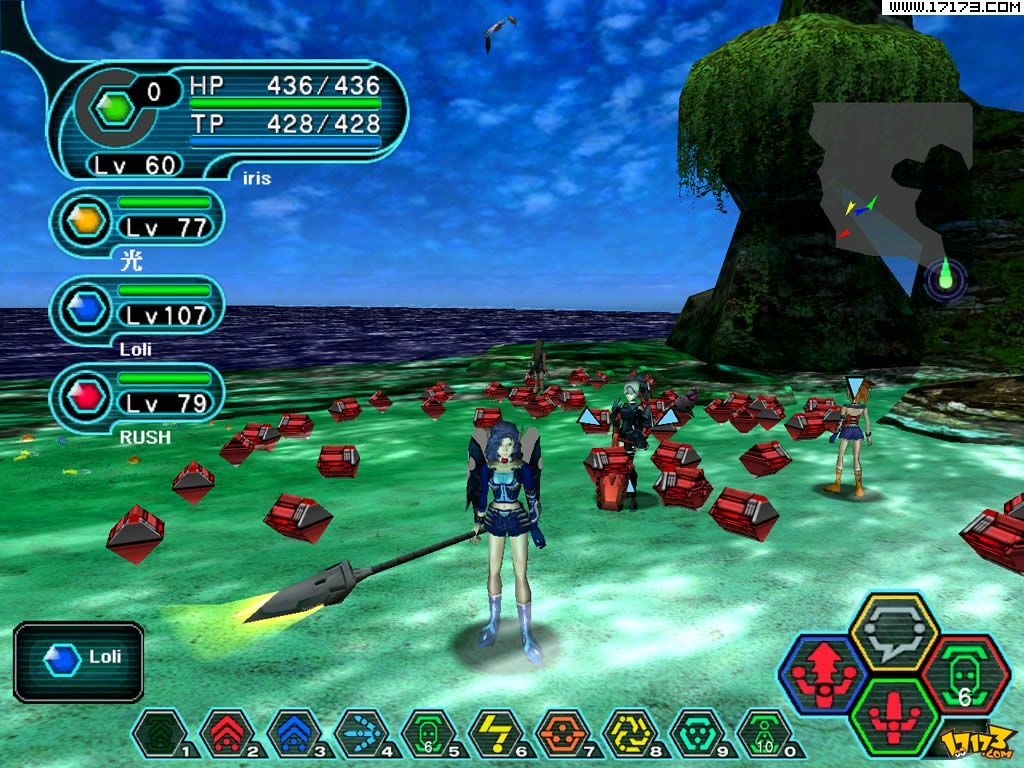
Task: Activate the red chevron technique in slot 2
Action: tap(225, 734)
